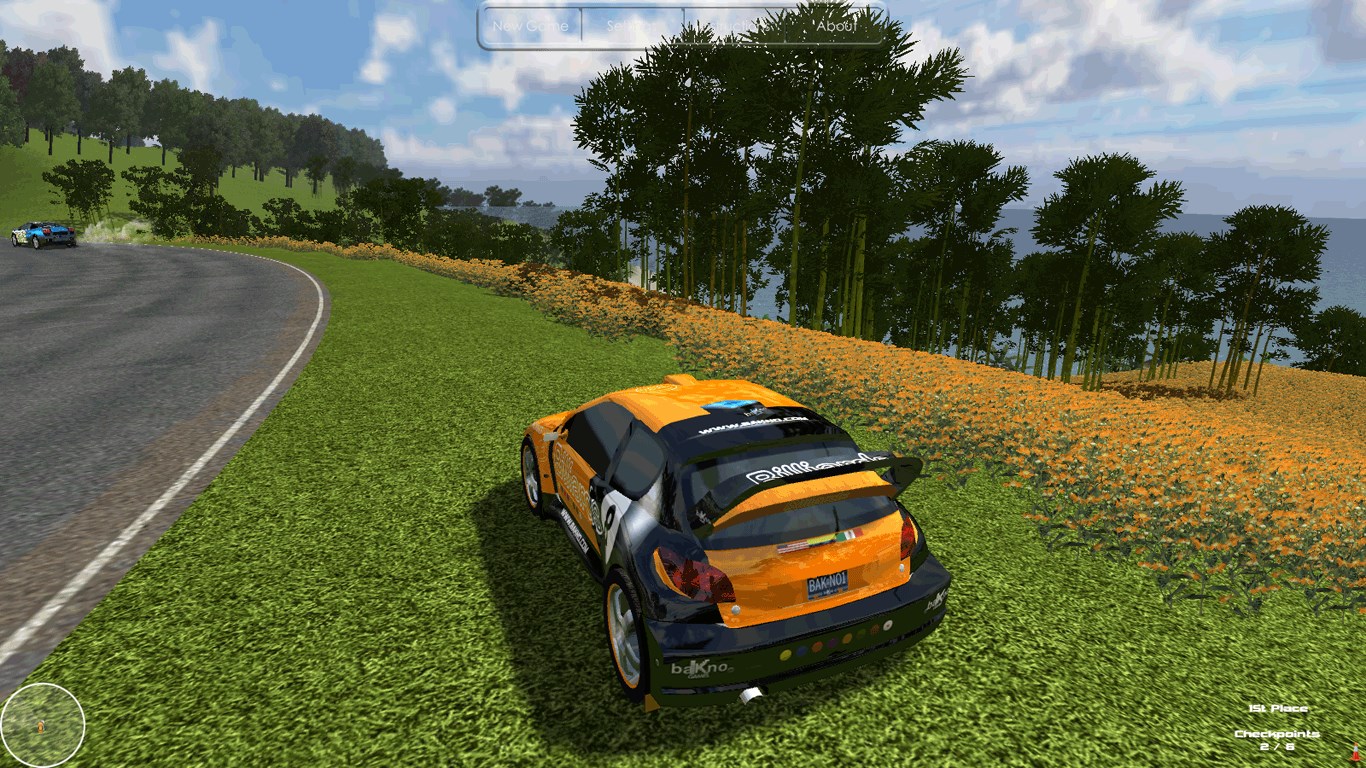
Task: Show the Instructions screen
Action: tap(734, 26)
